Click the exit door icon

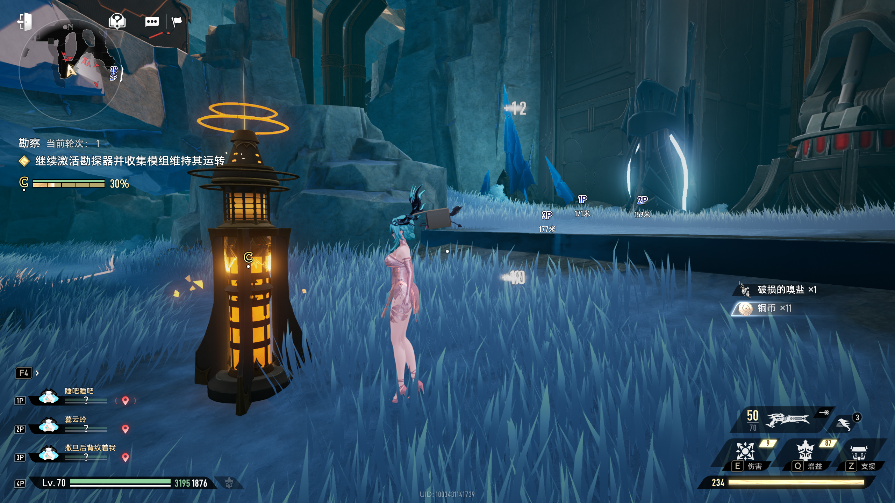tap(24, 21)
